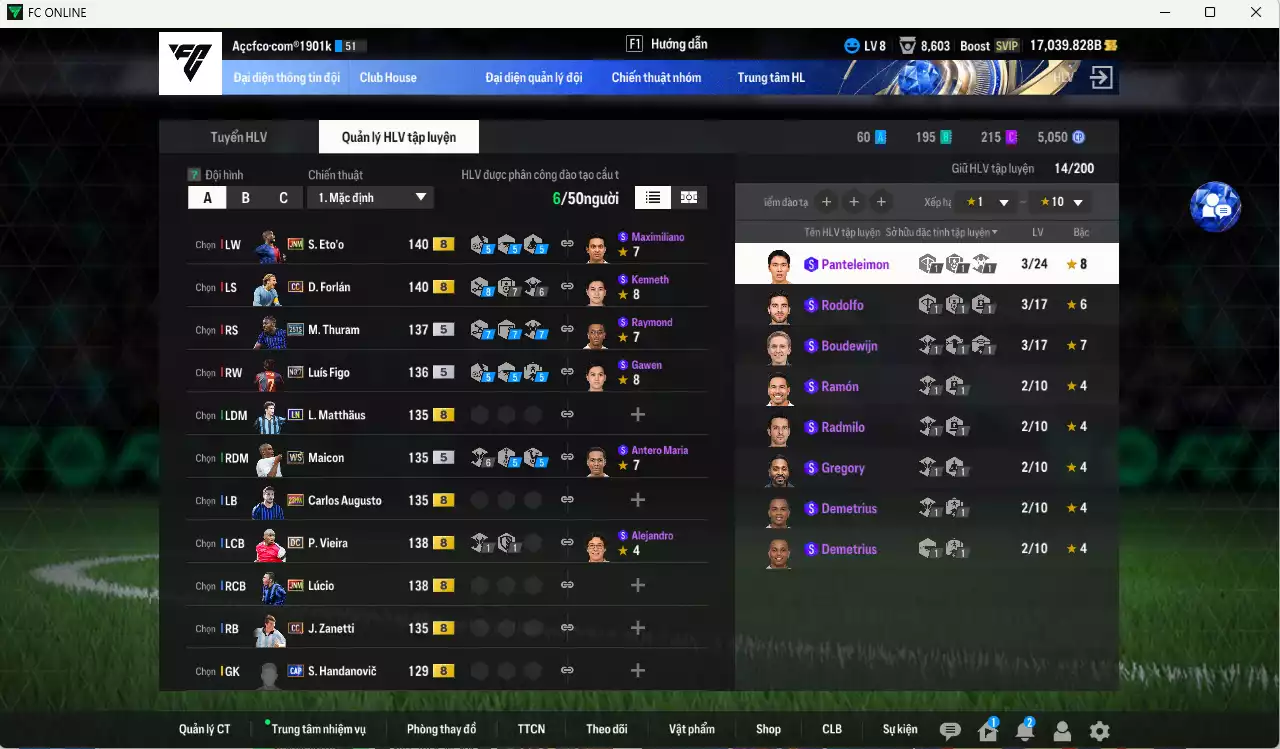Open the Chiến thuật nhóm menu

[x=657, y=77]
